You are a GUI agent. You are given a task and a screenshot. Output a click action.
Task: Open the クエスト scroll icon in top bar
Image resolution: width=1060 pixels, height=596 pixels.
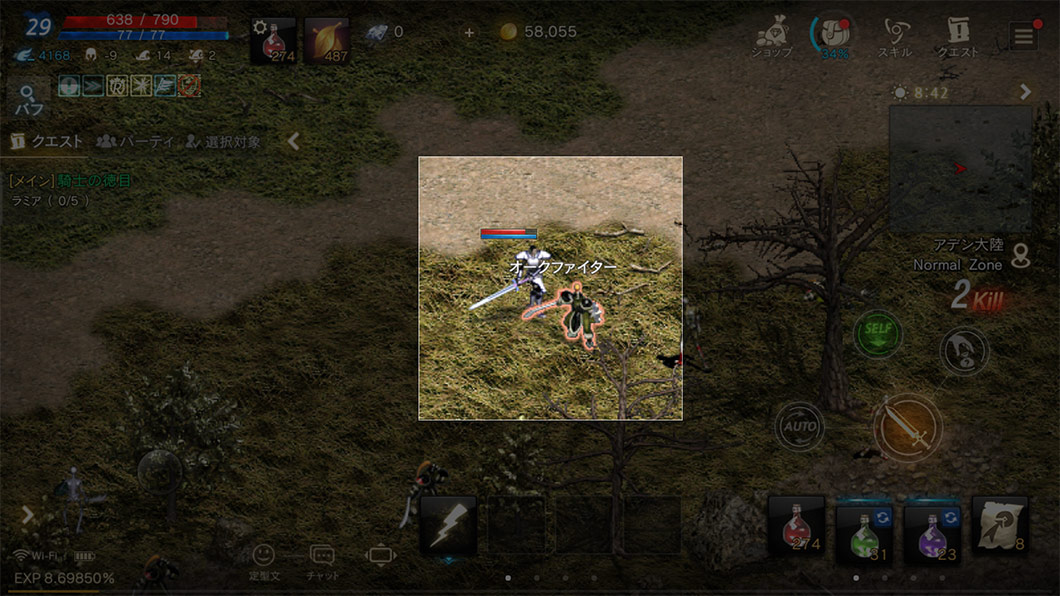tap(957, 39)
